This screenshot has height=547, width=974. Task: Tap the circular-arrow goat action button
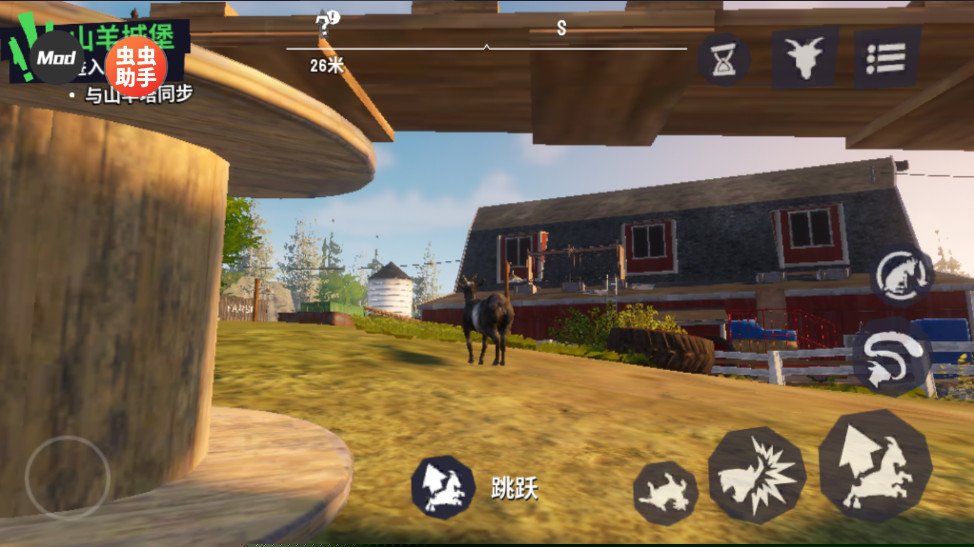(892, 356)
